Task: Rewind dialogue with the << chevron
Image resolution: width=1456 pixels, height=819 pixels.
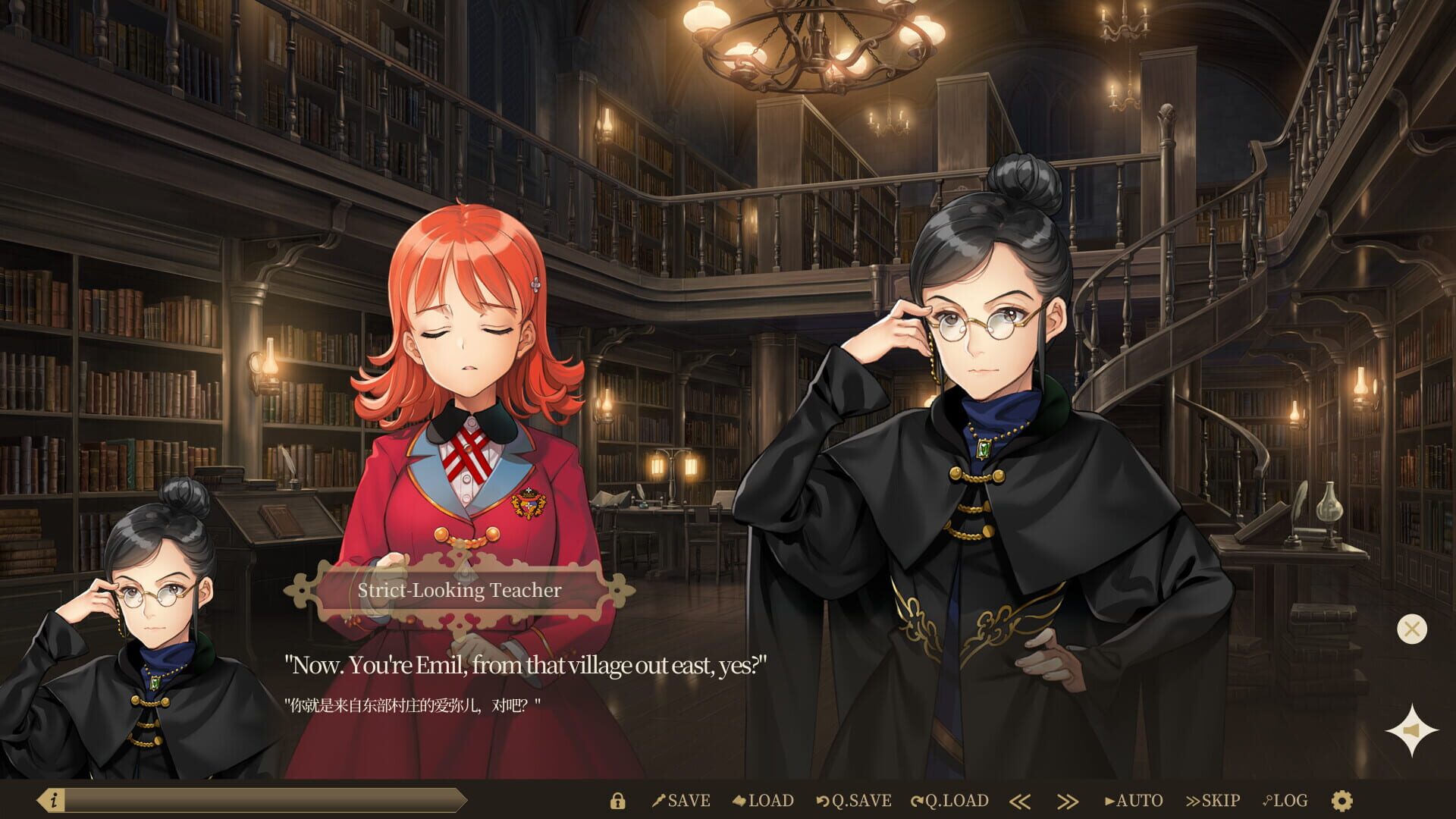Action: (x=1021, y=800)
